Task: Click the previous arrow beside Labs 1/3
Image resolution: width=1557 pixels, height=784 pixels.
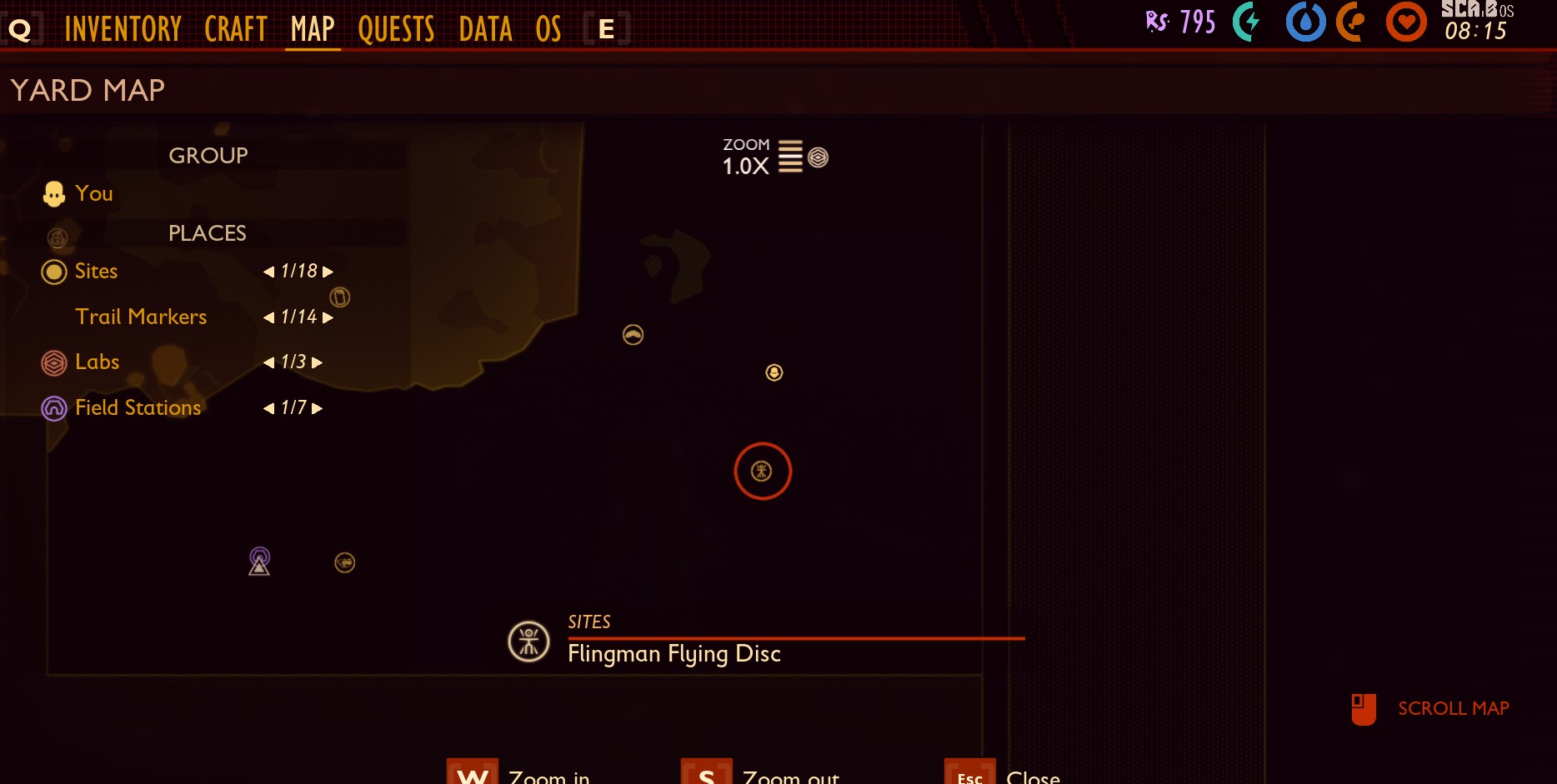Action: (268, 362)
